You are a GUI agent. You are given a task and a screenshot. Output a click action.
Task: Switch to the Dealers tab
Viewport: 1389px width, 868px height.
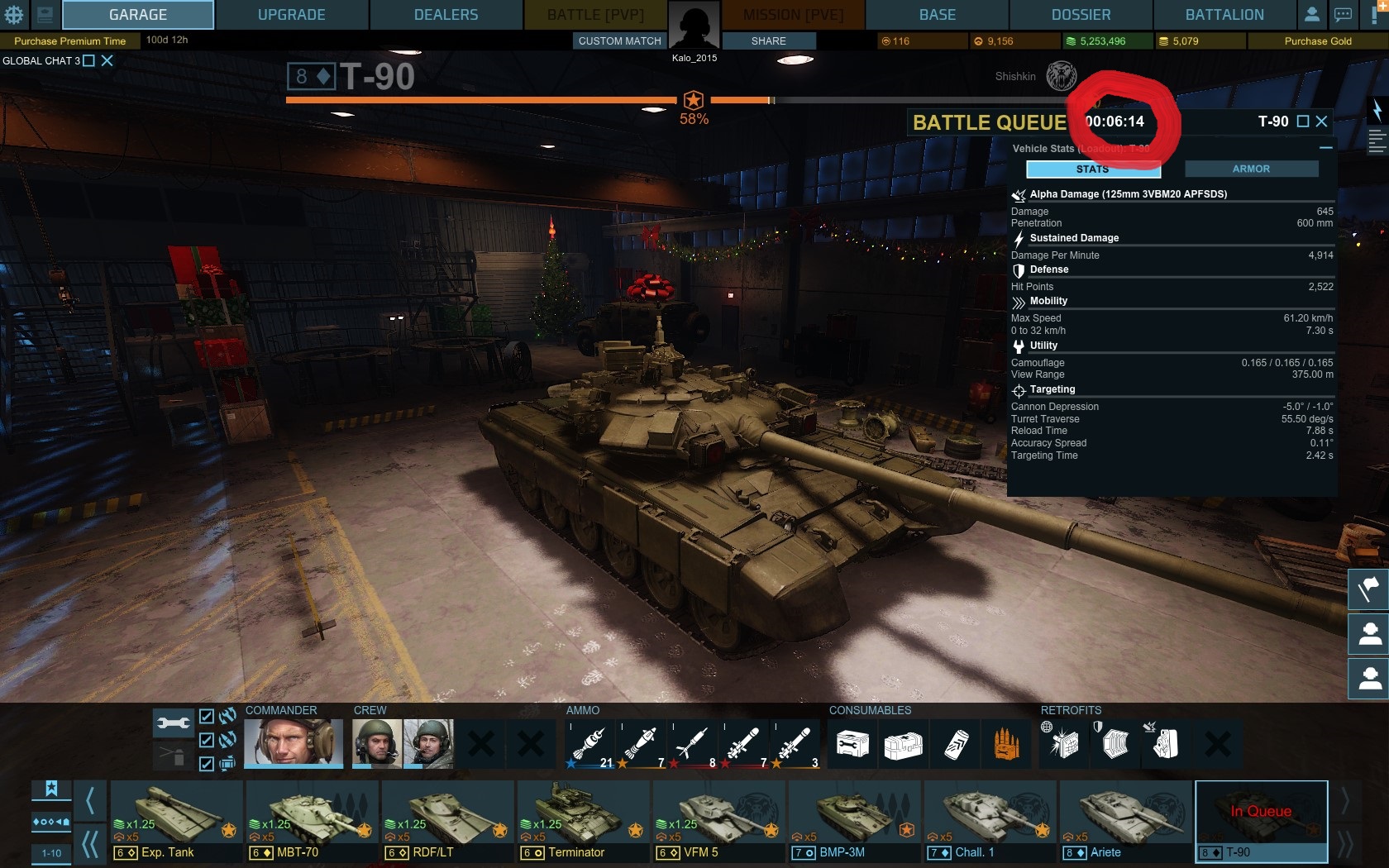[x=446, y=15]
